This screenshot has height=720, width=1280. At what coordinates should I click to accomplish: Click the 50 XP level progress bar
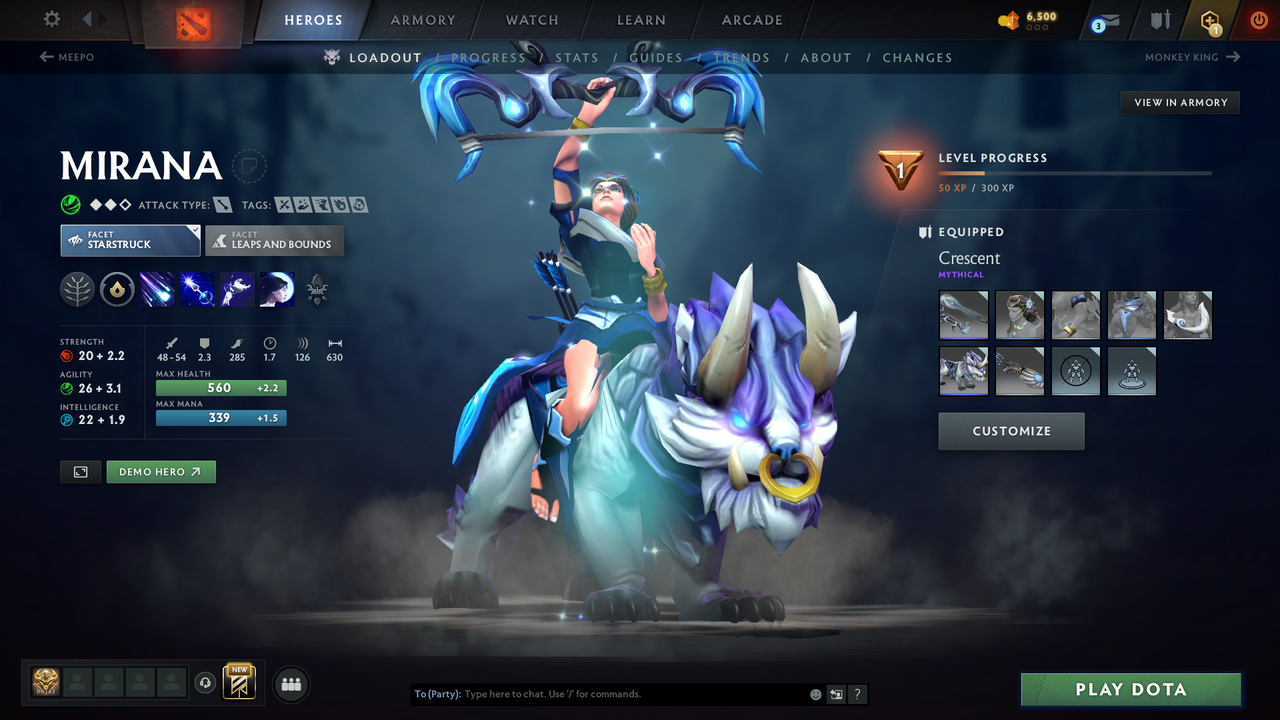1076,172
